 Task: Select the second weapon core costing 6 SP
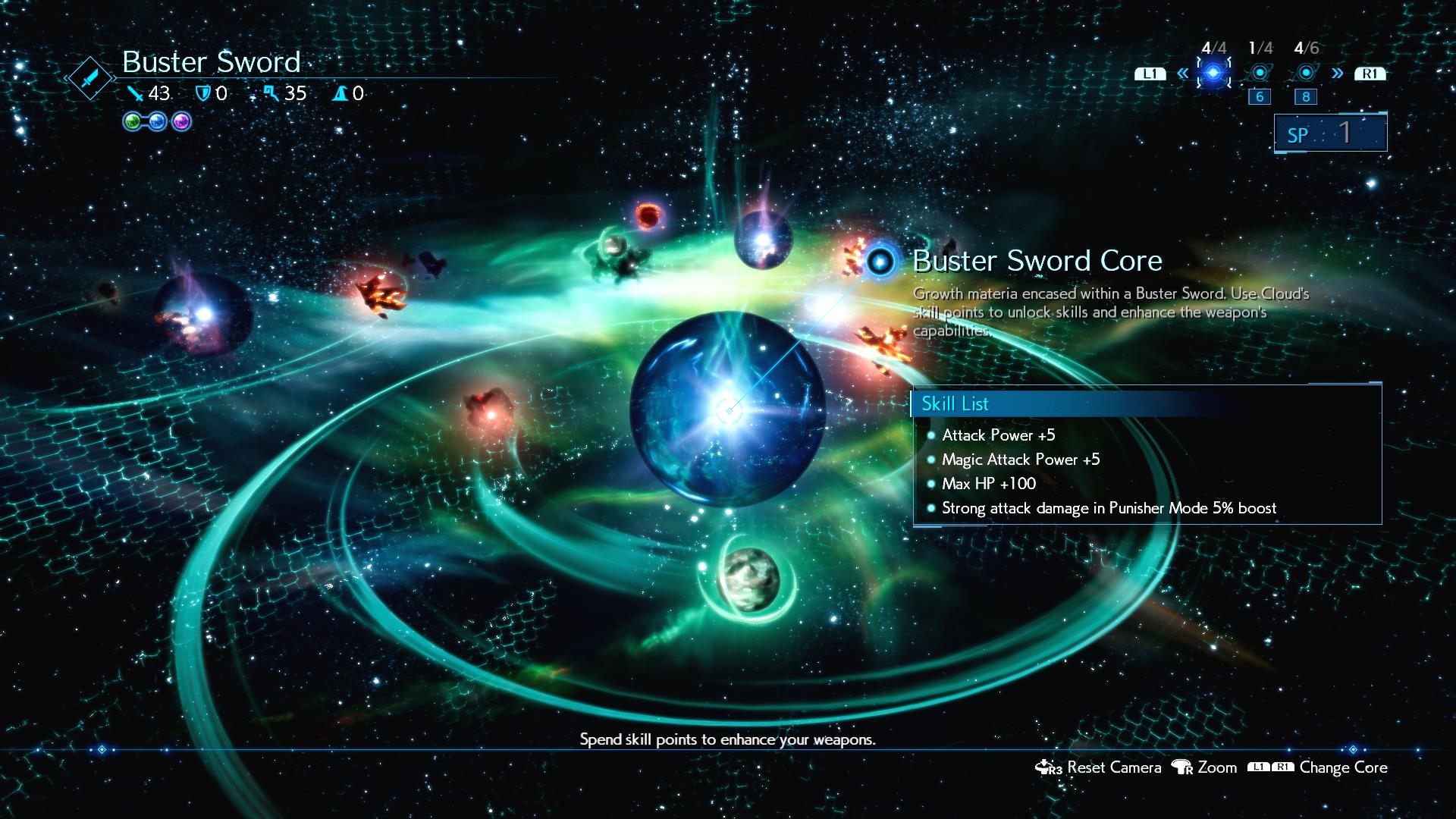pyautogui.click(x=1260, y=72)
